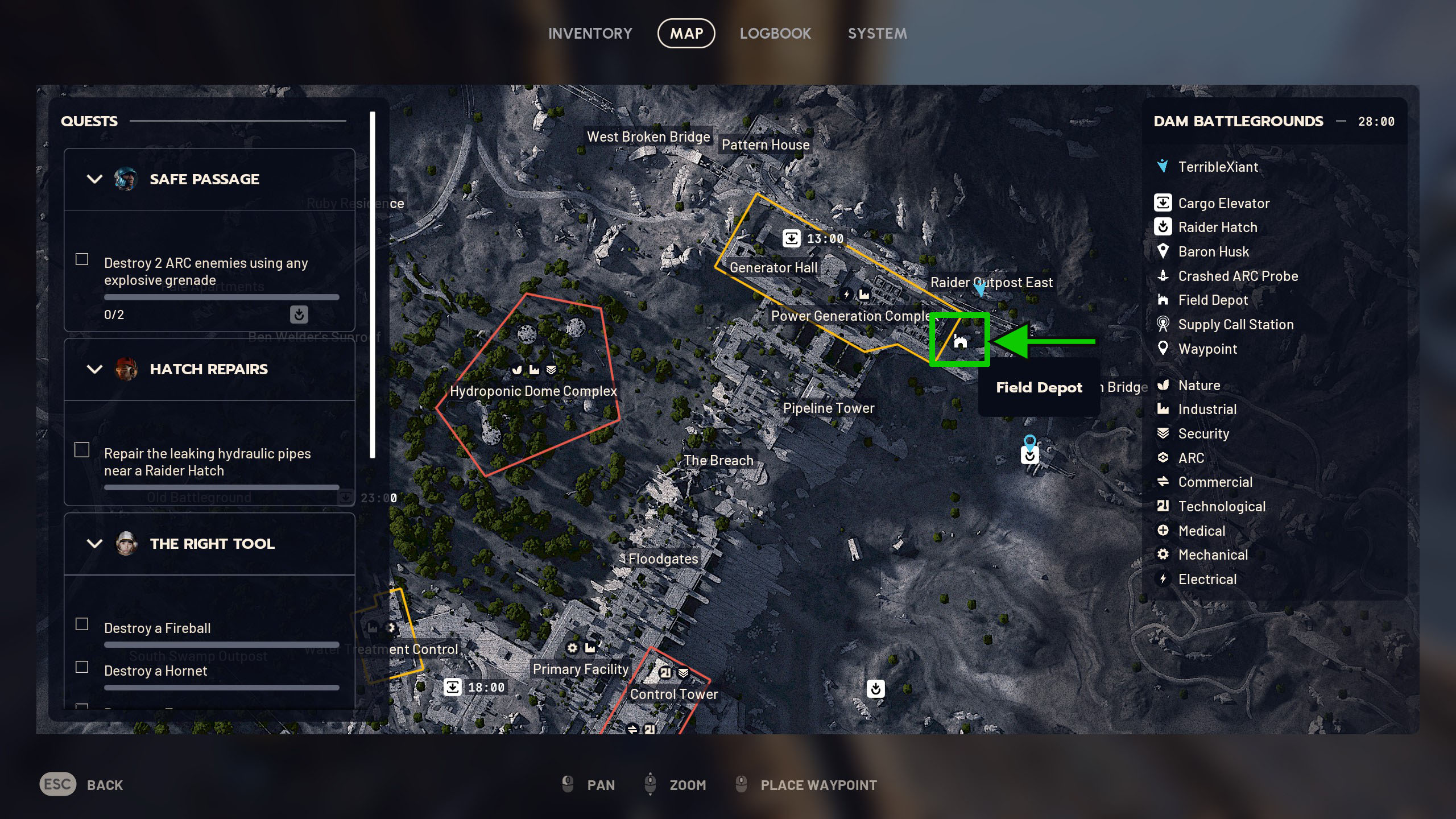Collapse the Hatch Repairs quest
The height and width of the screenshot is (819, 1456).
94,369
